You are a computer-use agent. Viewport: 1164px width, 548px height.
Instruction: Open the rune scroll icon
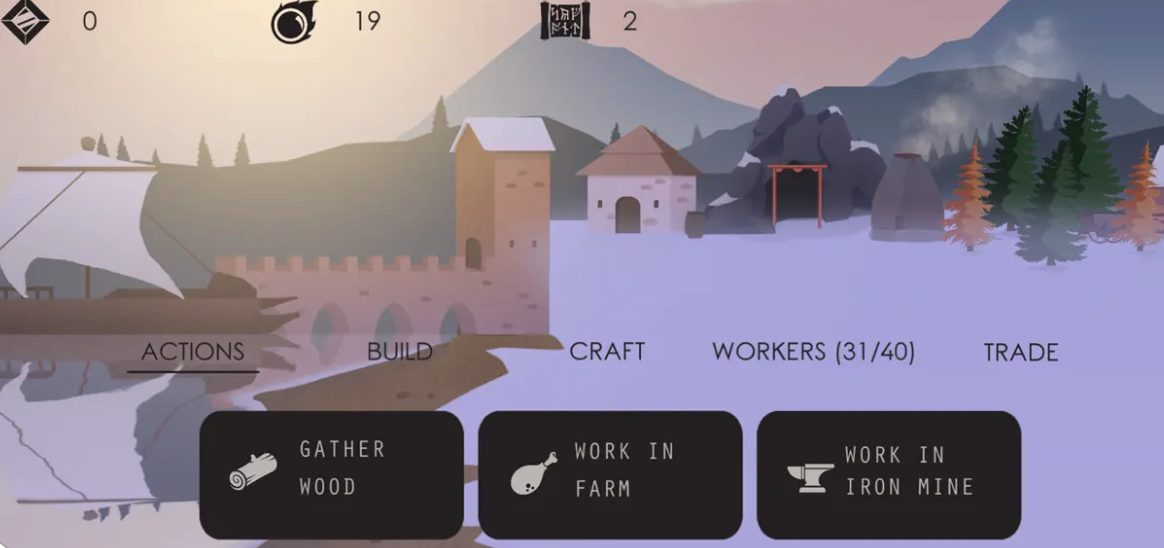pos(565,21)
